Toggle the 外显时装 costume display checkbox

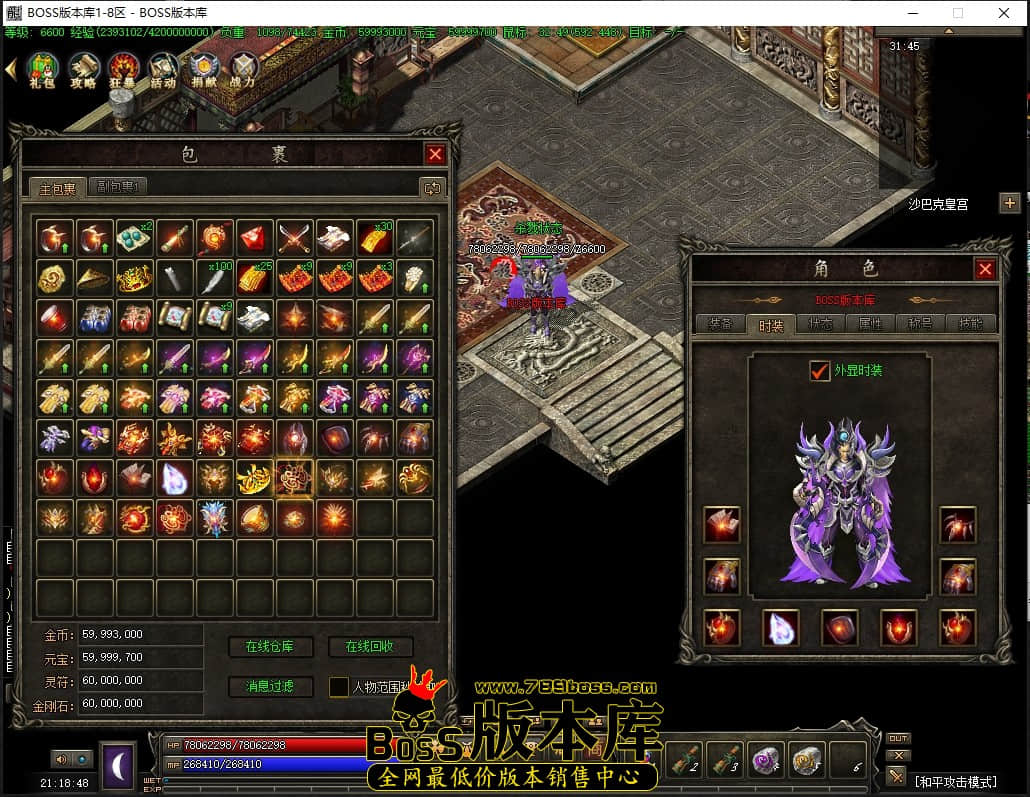tap(820, 370)
